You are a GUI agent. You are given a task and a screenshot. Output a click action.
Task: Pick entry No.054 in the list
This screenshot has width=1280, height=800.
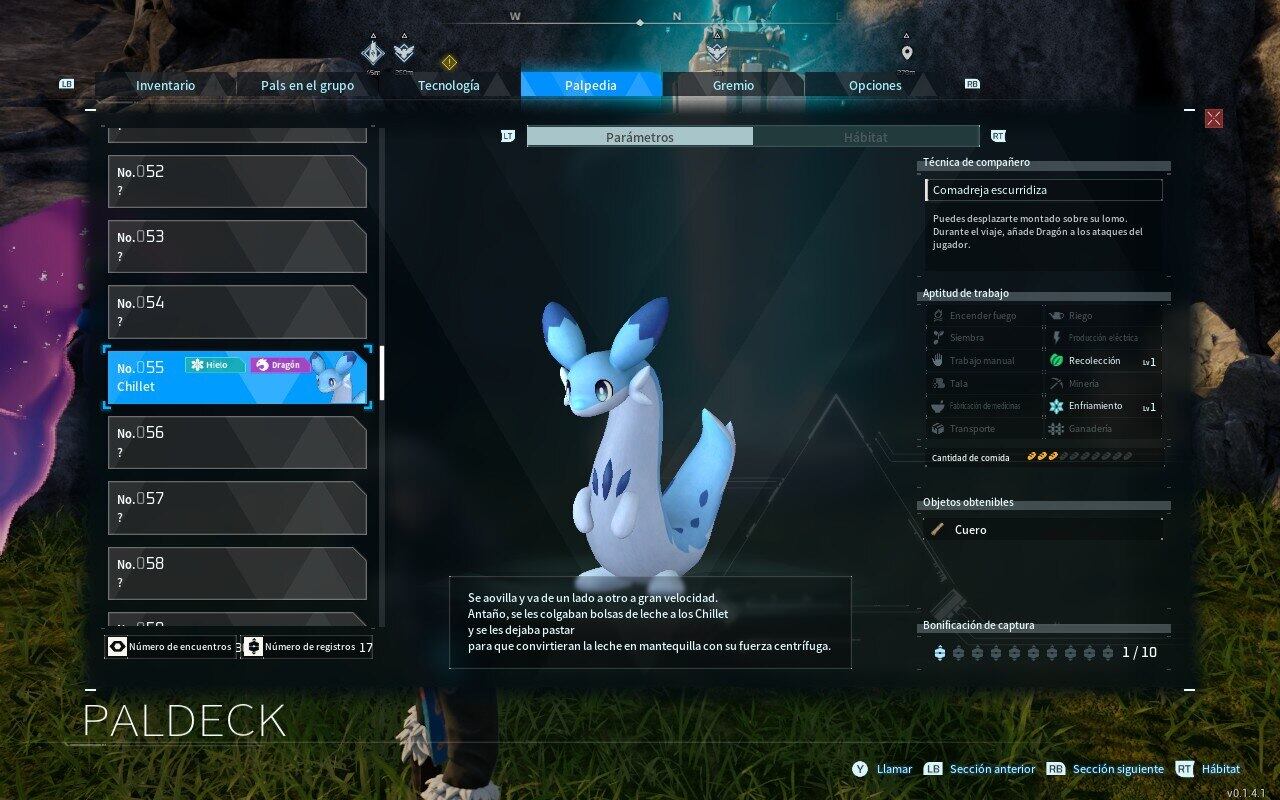pyautogui.click(x=237, y=312)
